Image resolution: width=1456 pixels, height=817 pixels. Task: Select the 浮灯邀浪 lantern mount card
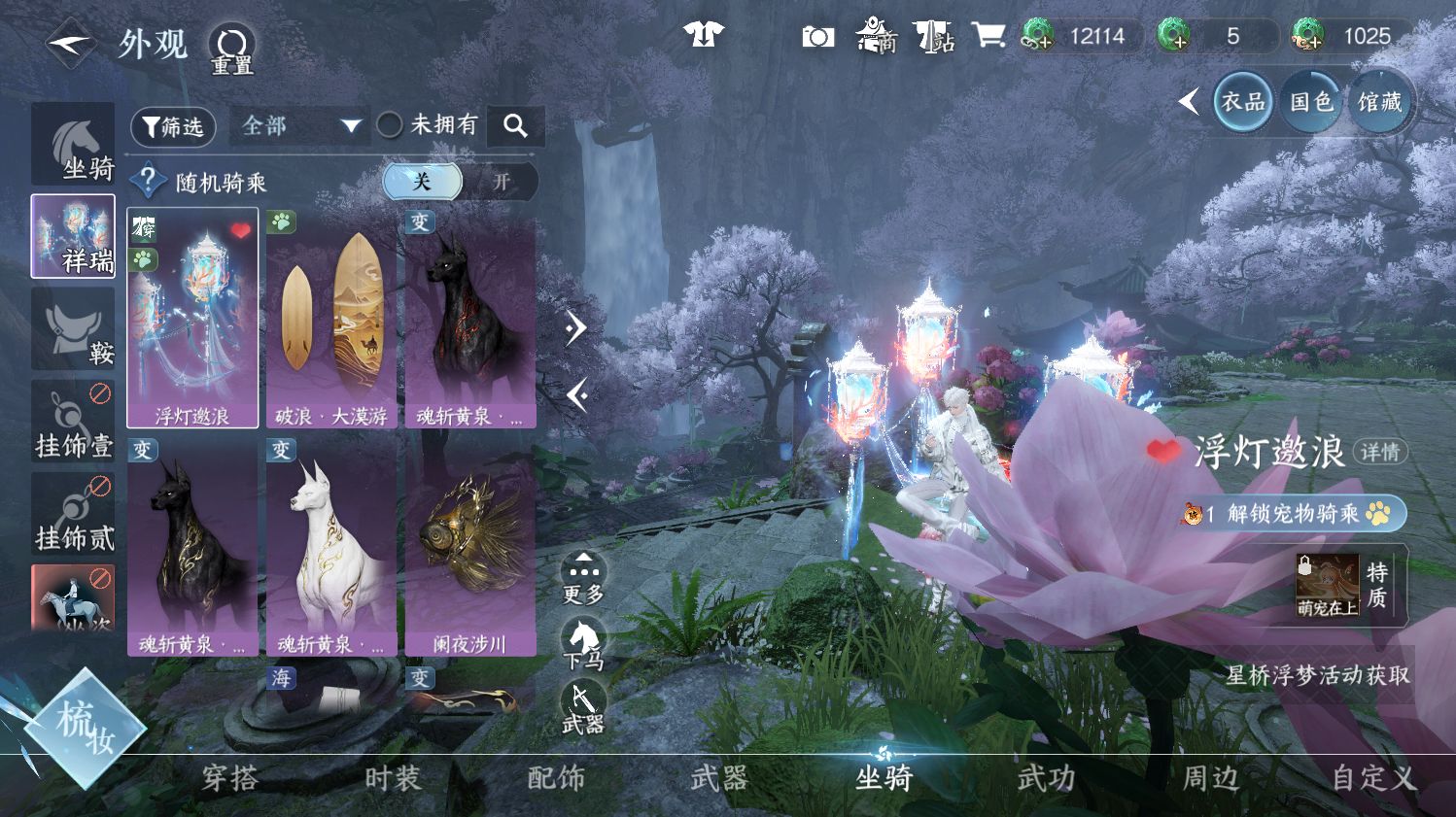[192, 318]
